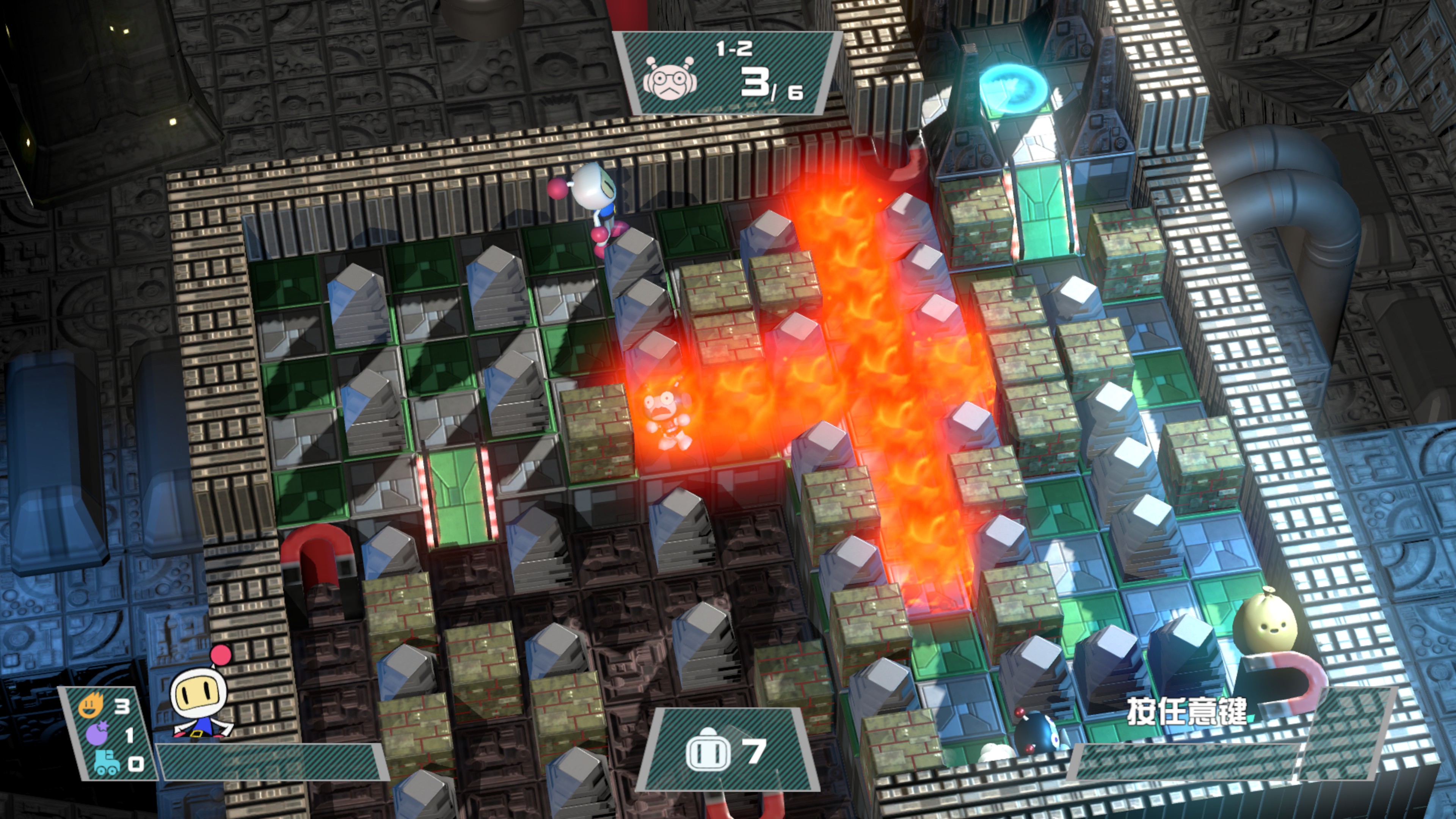This screenshot has width=1456, height=819.
Task: Expand the stage indicator panel showing 1-2
Action: 729,74
